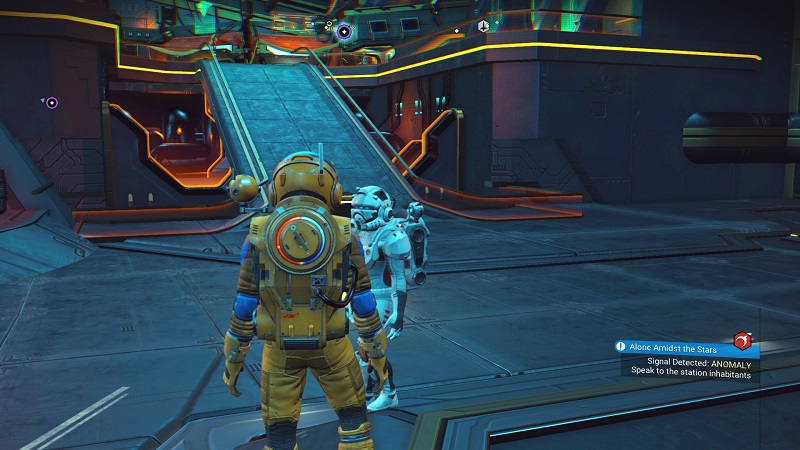This screenshot has width=800, height=450.
Task: Click the blue exclamation mission alert icon
Action: [621, 347]
